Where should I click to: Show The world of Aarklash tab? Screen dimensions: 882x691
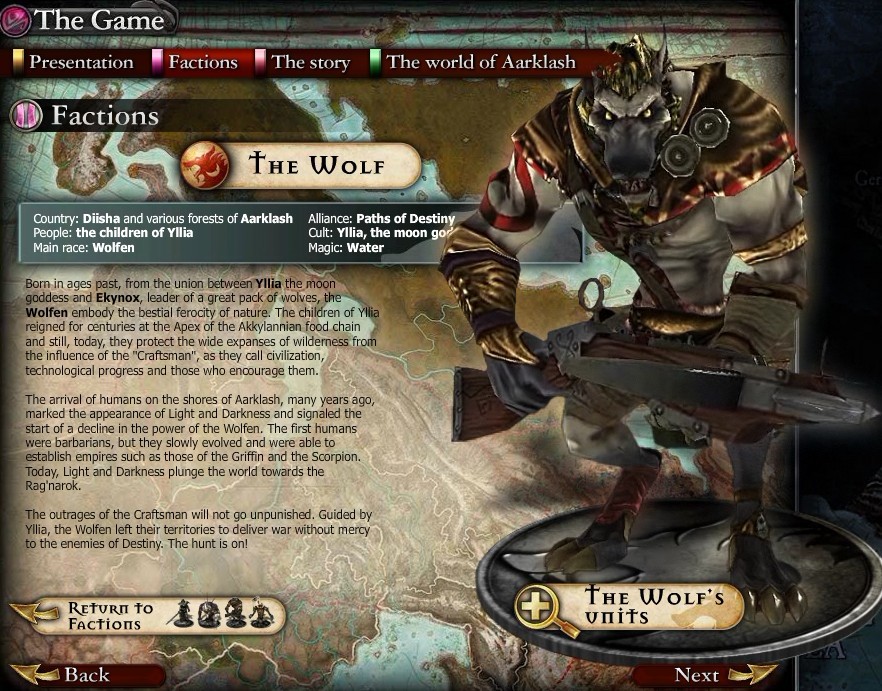click(x=480, y=62)
